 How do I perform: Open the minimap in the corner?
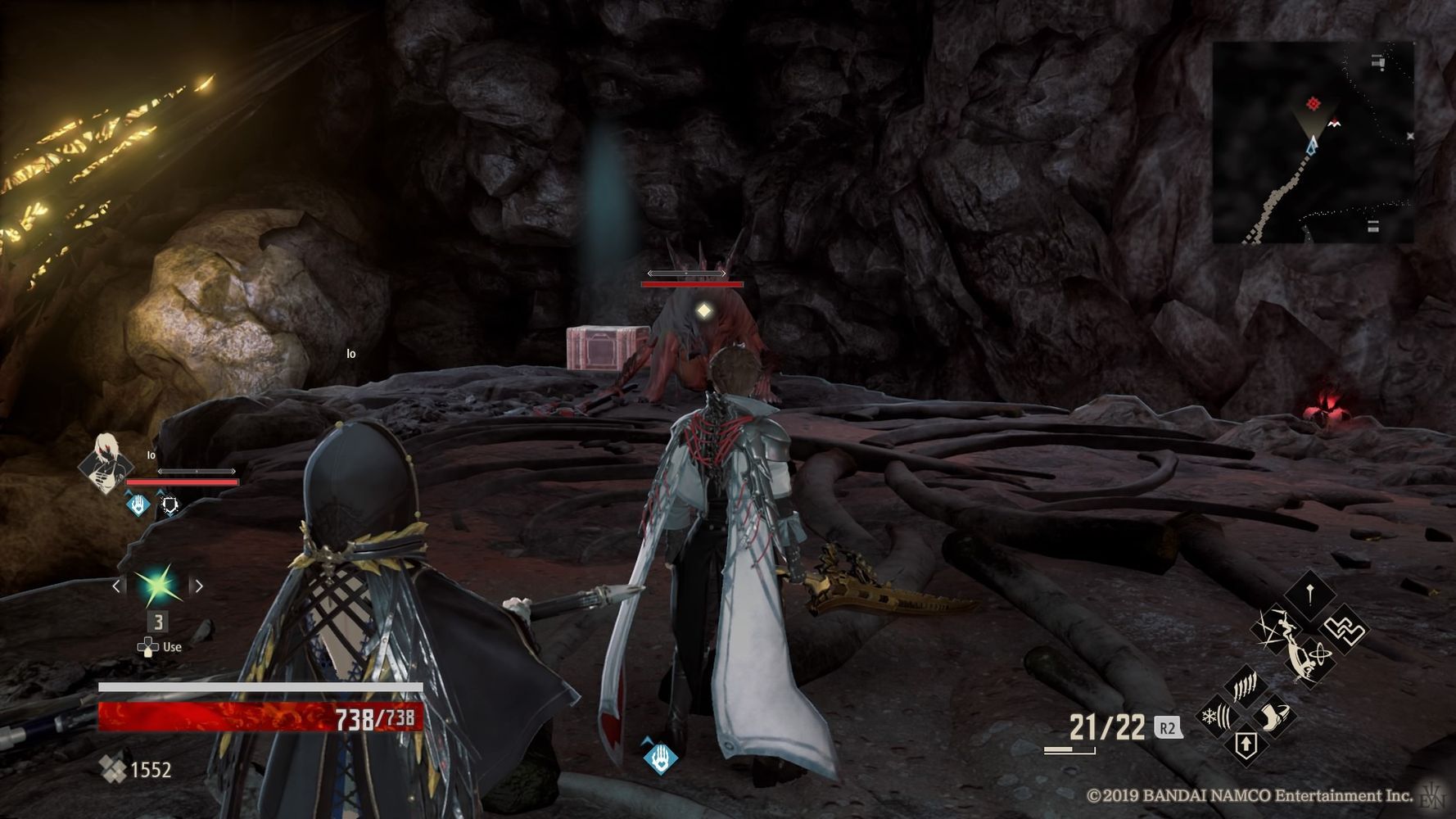[x=1313, y=143]
